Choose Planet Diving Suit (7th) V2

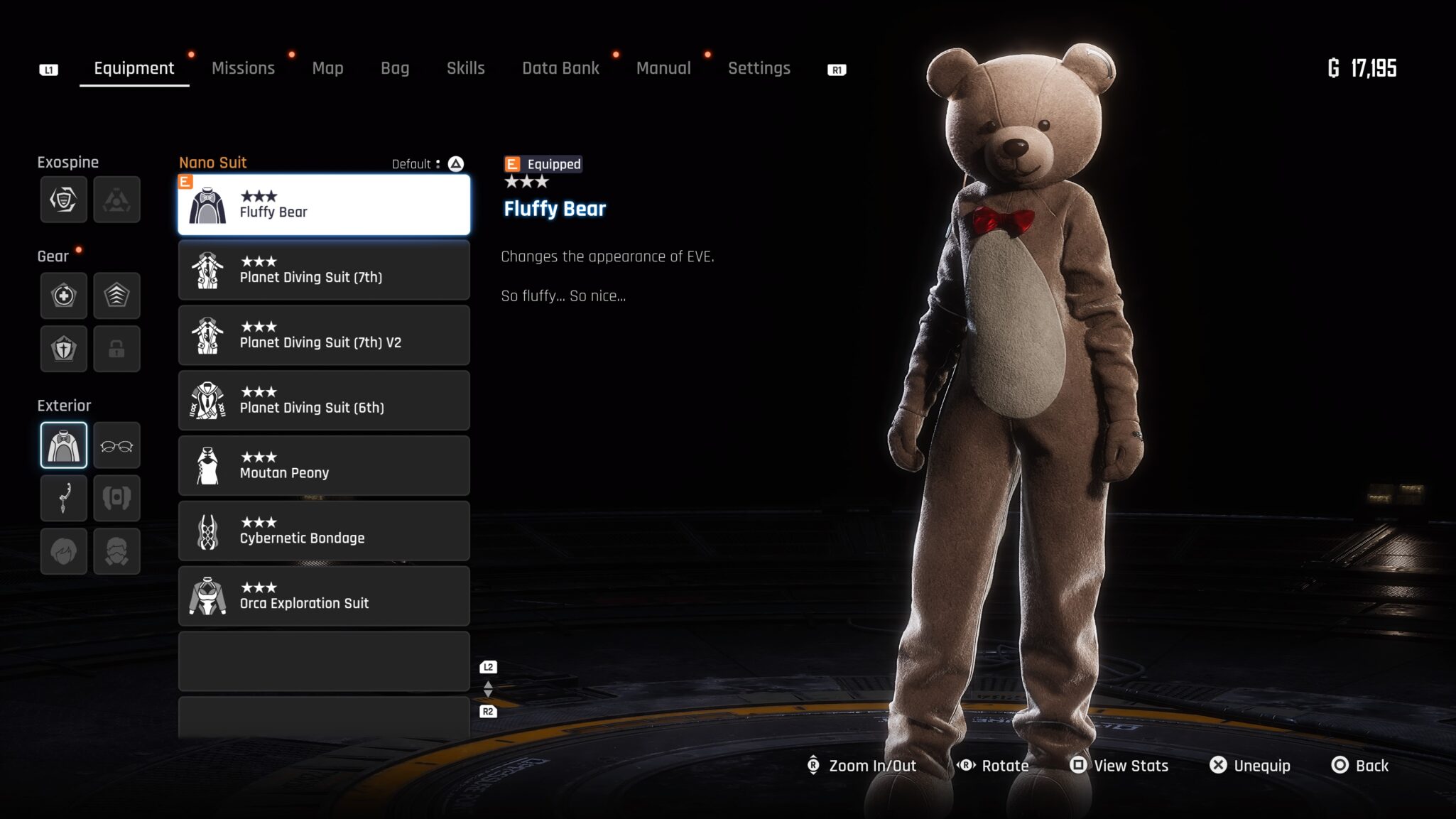tap(324, 335)
